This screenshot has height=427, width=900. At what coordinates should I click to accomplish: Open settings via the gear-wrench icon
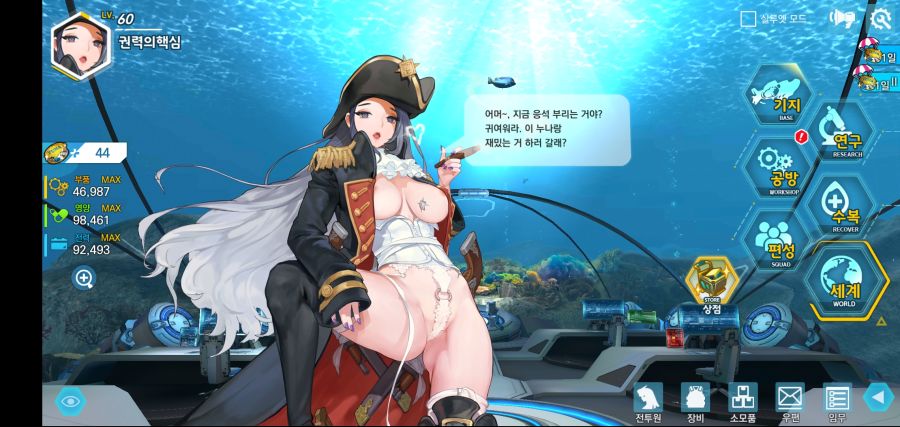[x=880, y=18]
